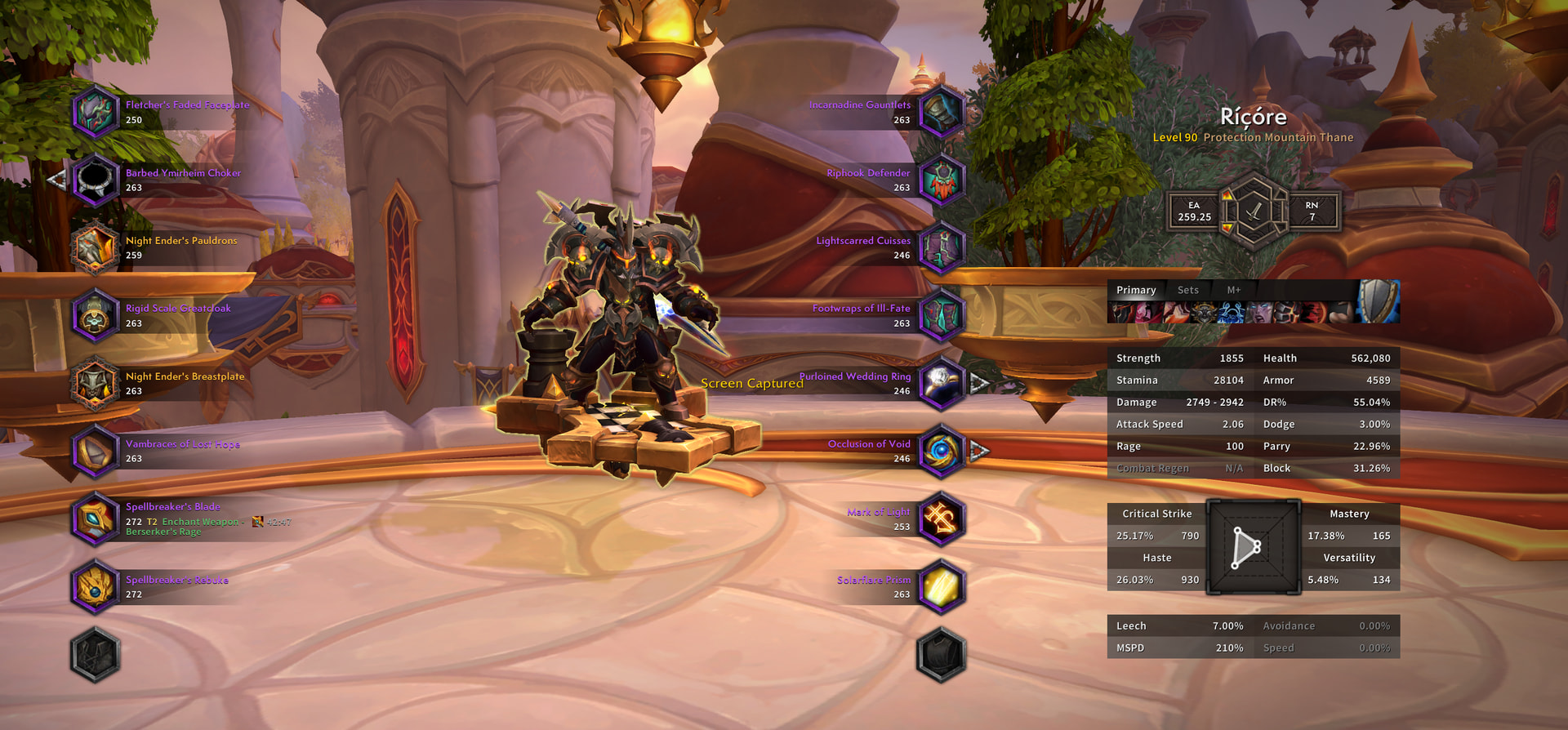Select Footwraps of Ill-Fate boots slot
This screenshot has height=730, width=1568.
(x=942, y=315)
